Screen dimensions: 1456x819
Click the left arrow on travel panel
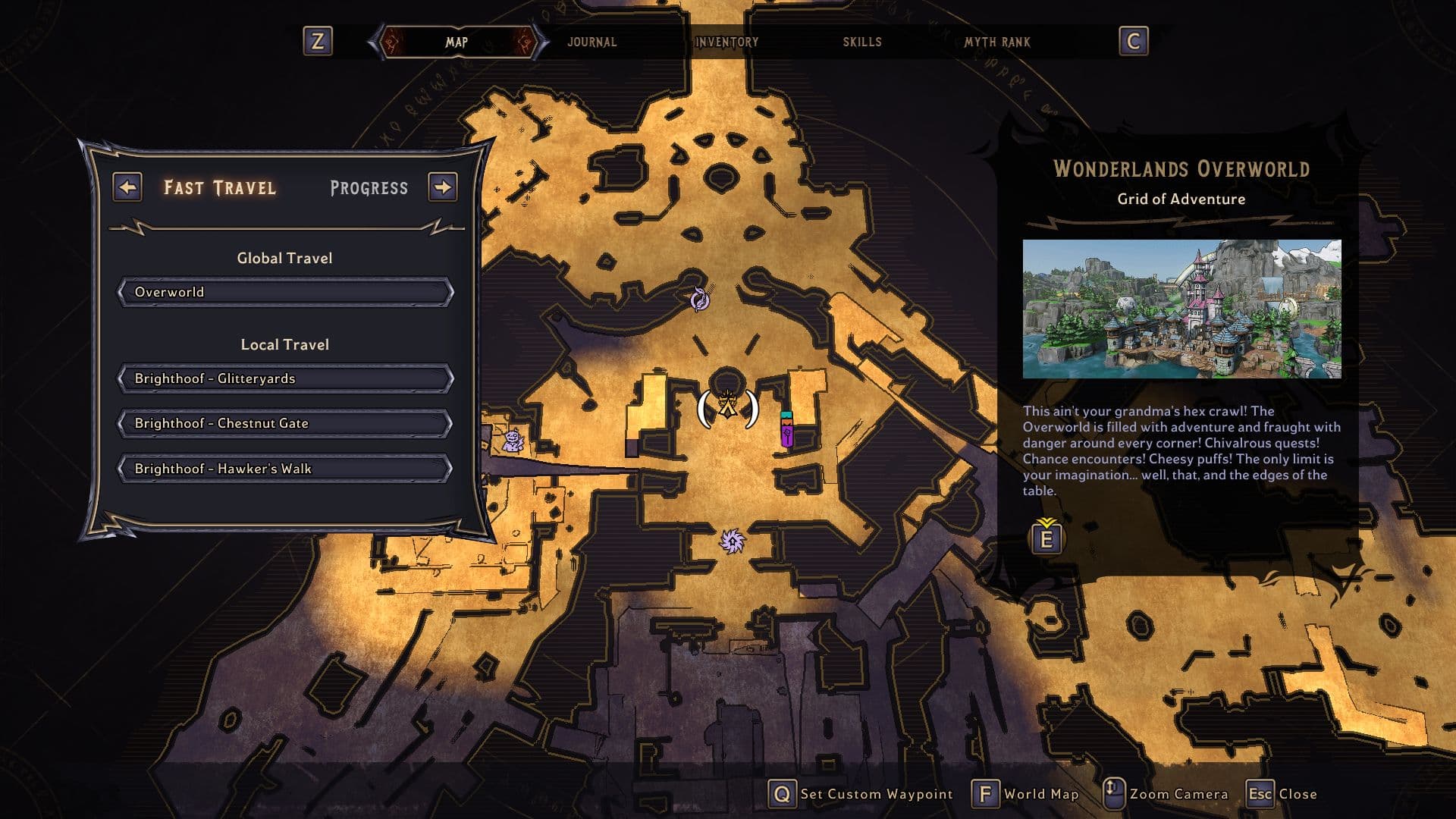pyautogui.click(x=127, y=187)
